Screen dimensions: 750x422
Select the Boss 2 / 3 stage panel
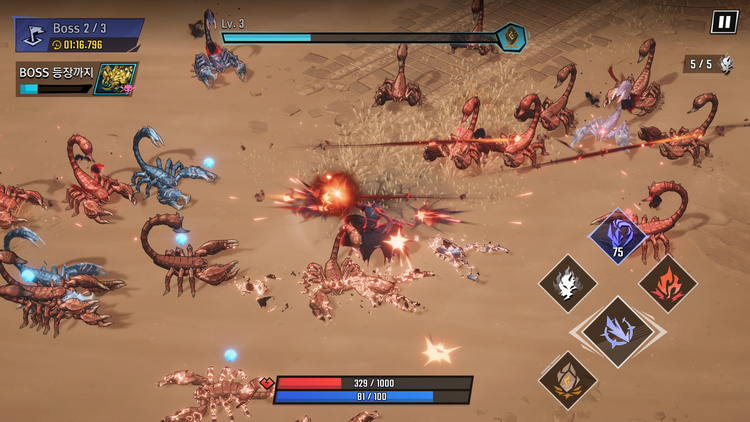[x=78, y=35]
